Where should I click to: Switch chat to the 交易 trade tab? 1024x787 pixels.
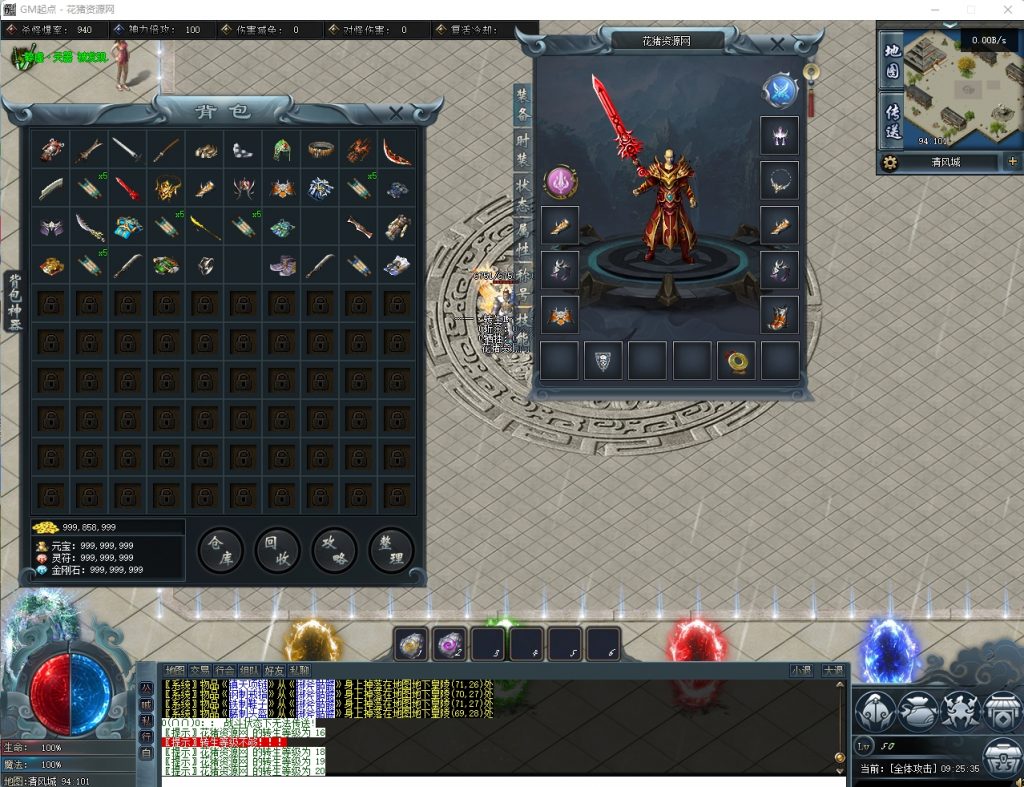(200, 670)
